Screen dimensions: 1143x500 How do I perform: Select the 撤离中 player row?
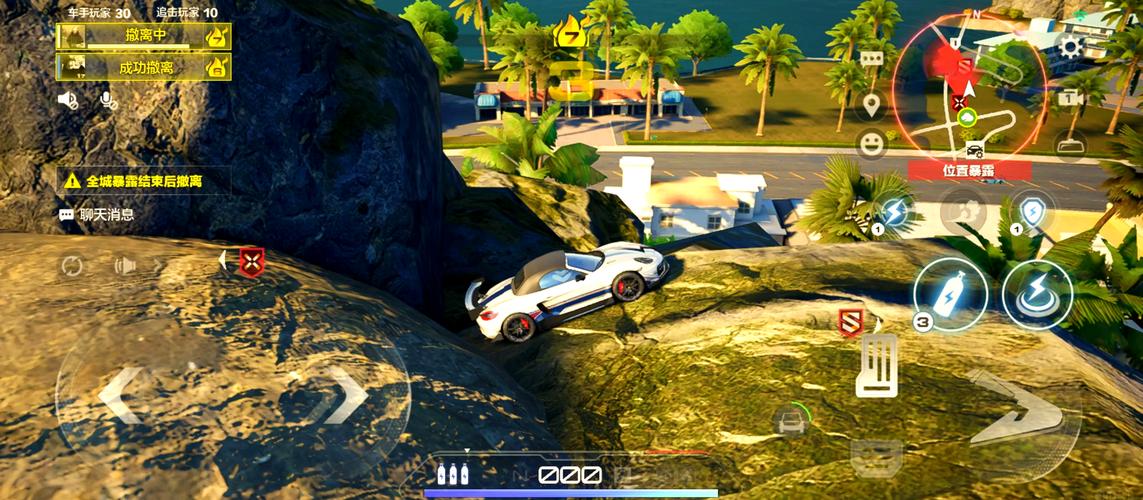[x=144, y=37]
